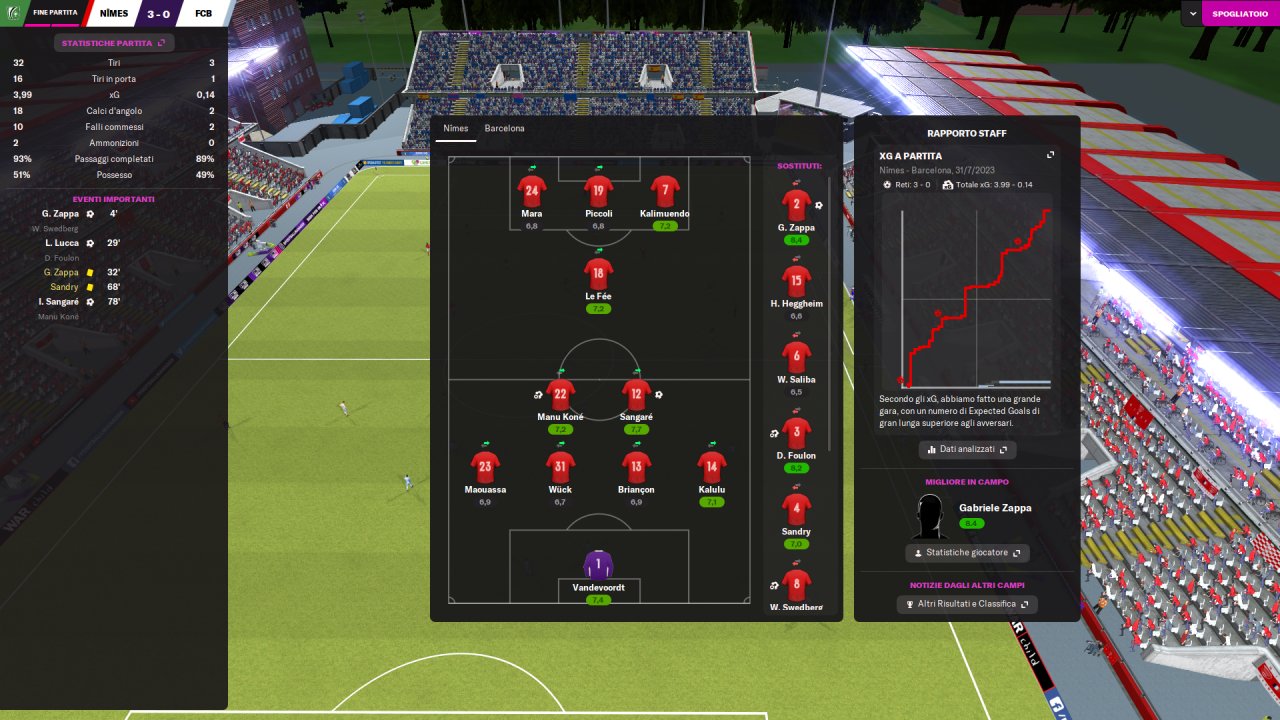Pick midfielder Le Fée number 18
The height and width of the screenshot is (720, 1280).
598,274
